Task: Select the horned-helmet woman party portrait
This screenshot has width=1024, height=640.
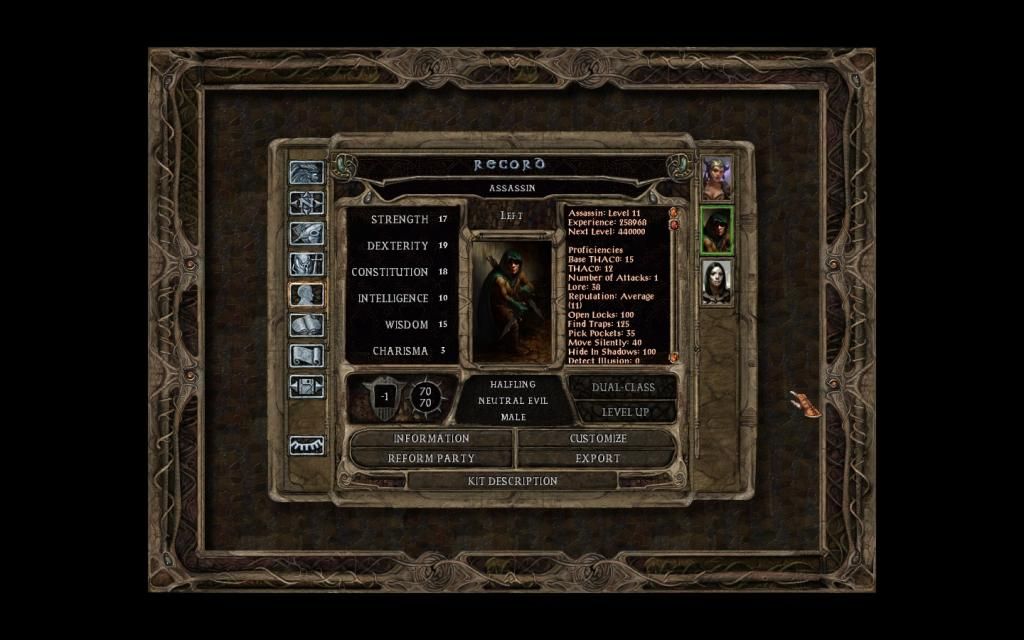Action: point(717,179)
